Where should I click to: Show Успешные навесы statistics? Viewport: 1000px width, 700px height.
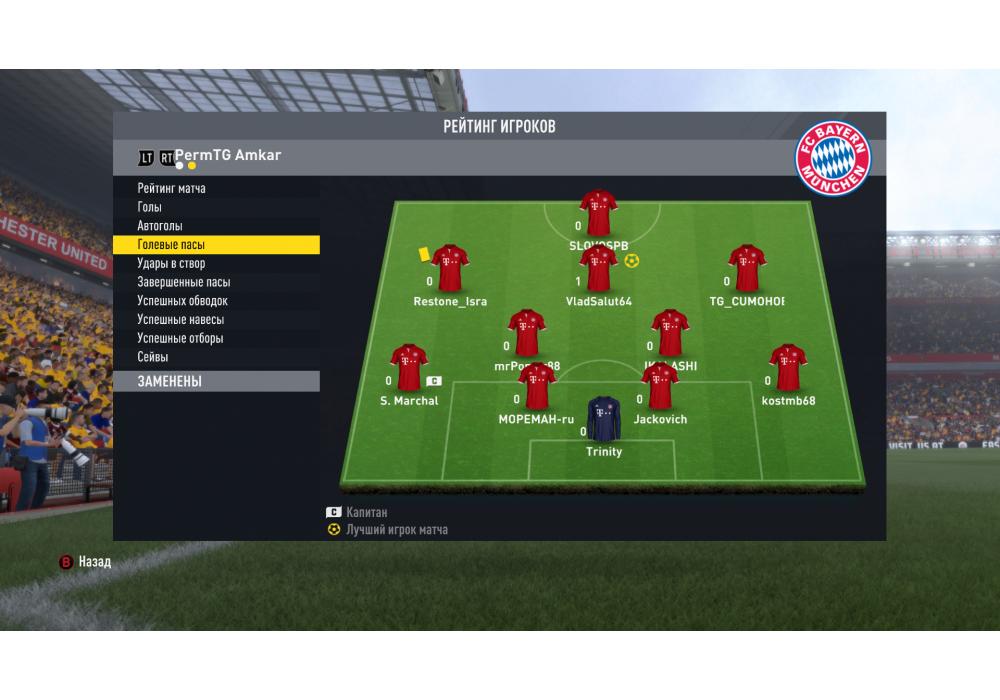click(x=181, y=320)
